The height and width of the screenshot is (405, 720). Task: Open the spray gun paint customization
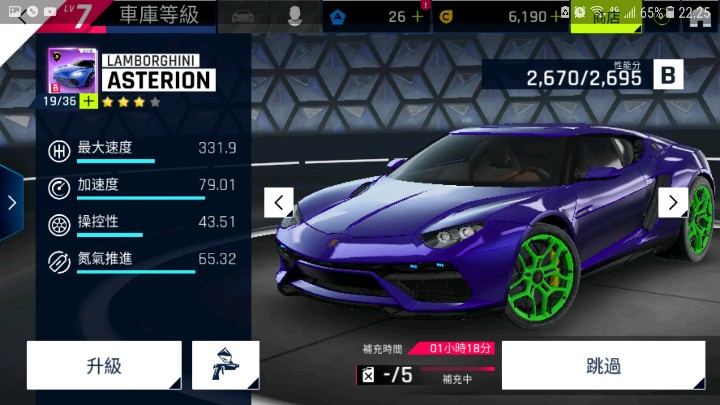click(x=225, y=365)
